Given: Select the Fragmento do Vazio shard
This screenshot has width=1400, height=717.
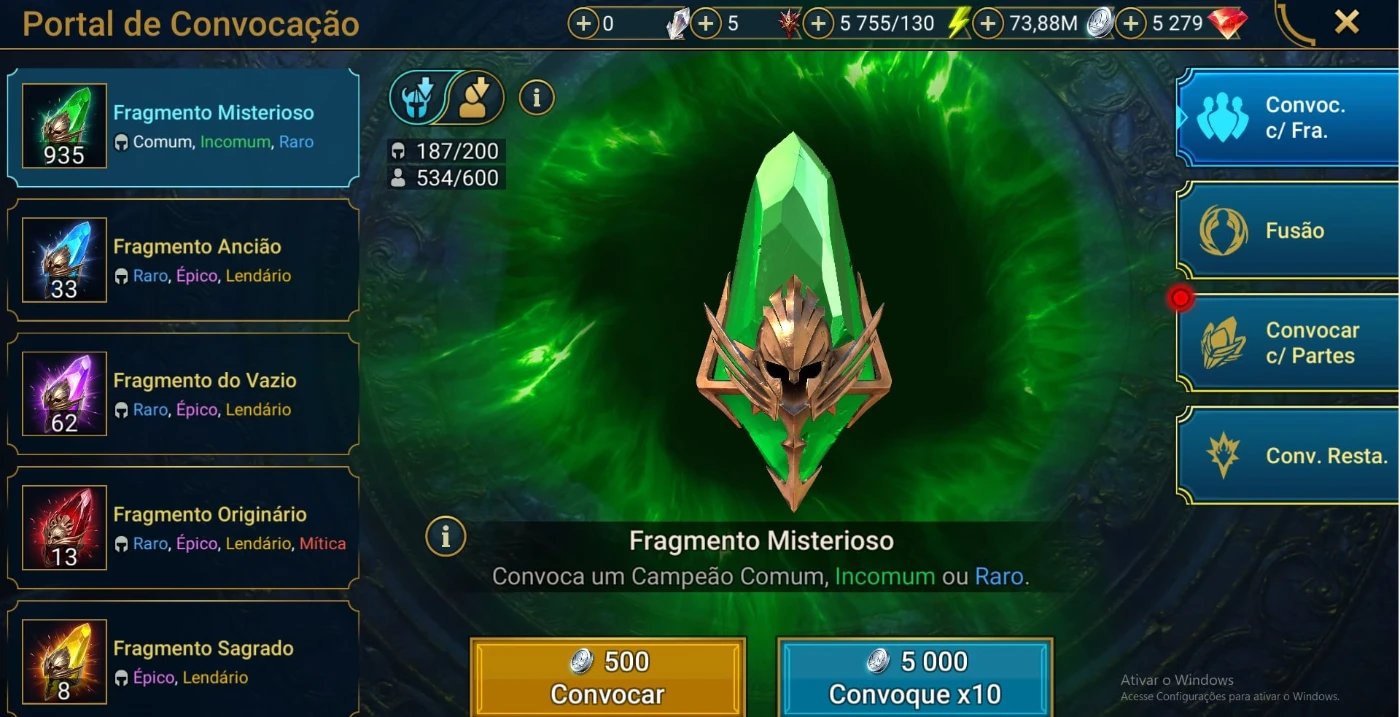Looking at the screenshot, I should click(x=183, y=394).
